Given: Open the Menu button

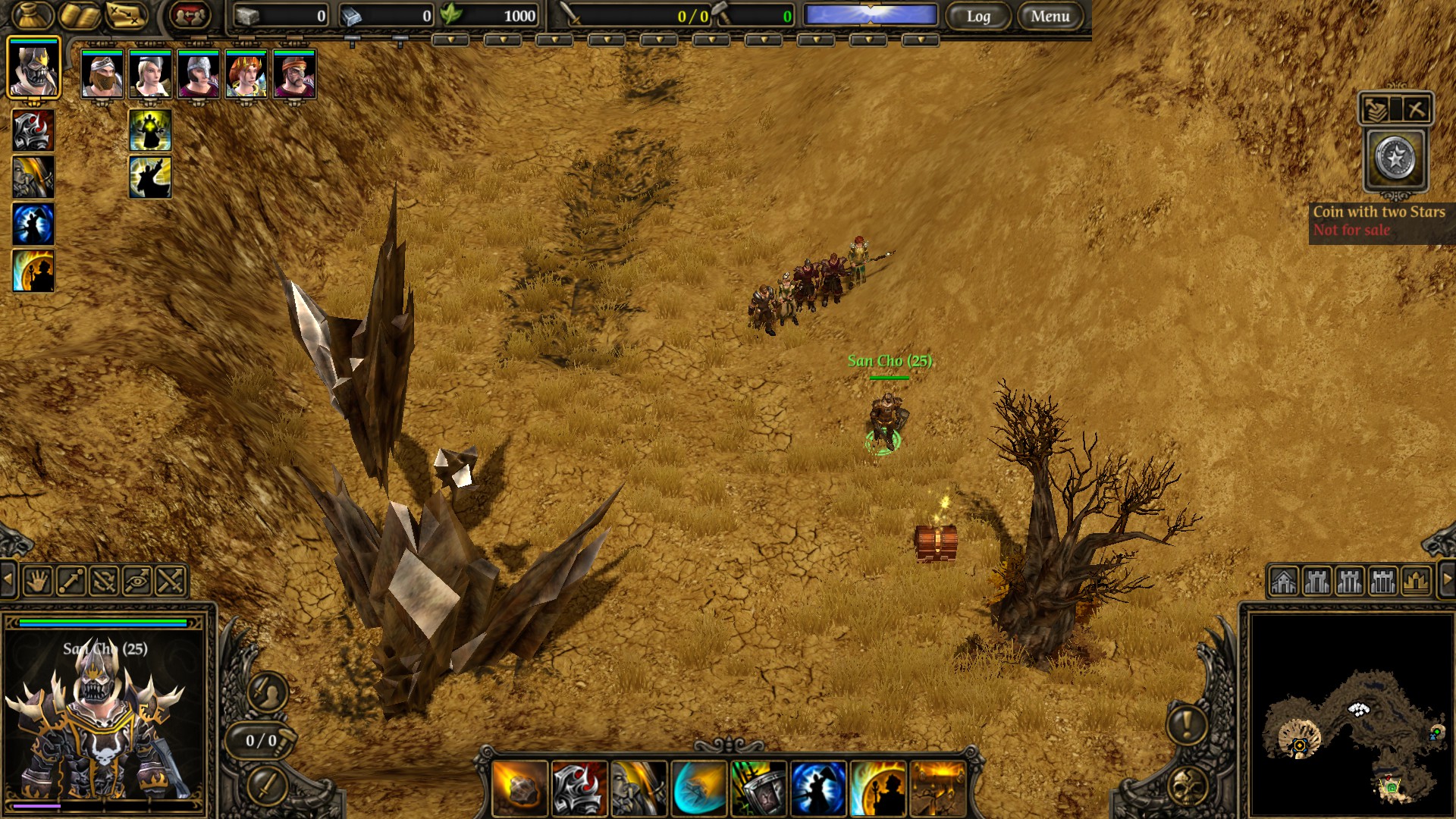Looking at the screenshot, I should click(1050, 16).
